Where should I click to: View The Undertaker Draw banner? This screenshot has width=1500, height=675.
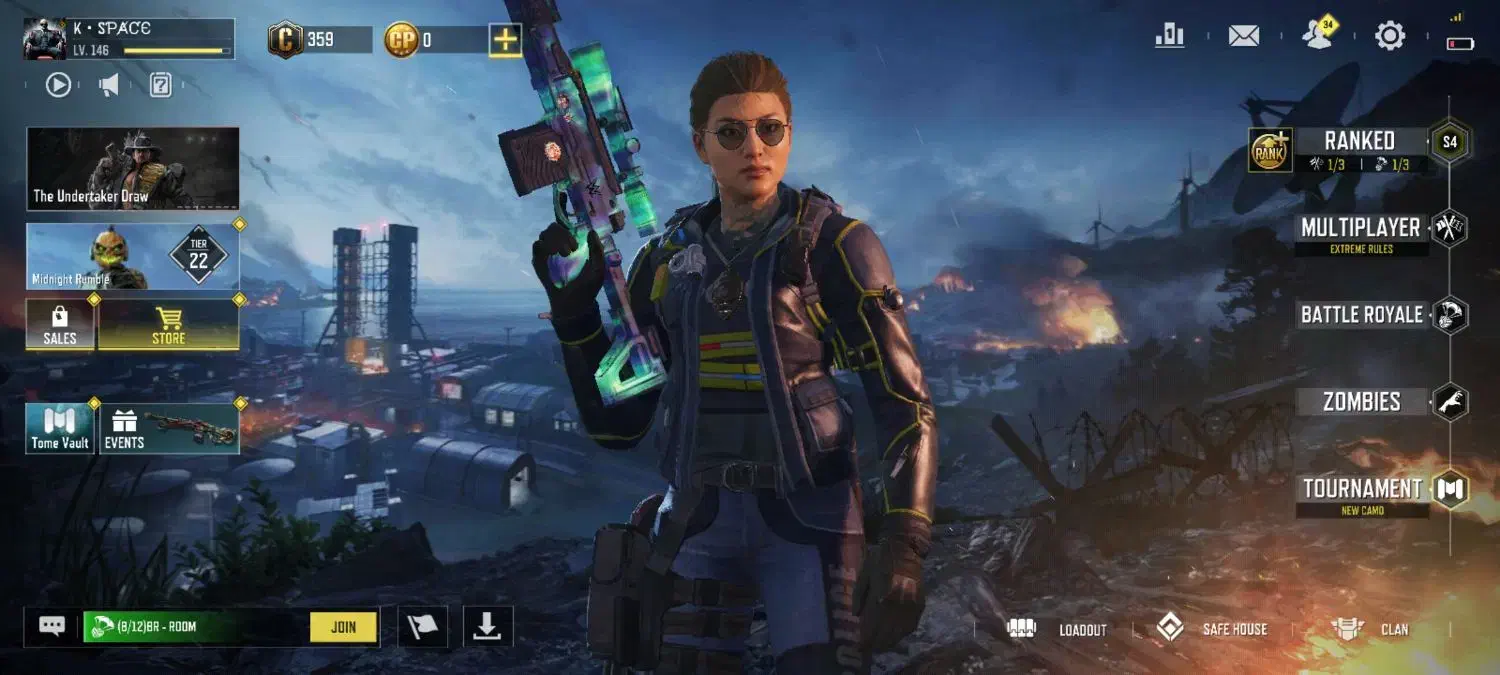pyautogui.click(x=133, y=168)
